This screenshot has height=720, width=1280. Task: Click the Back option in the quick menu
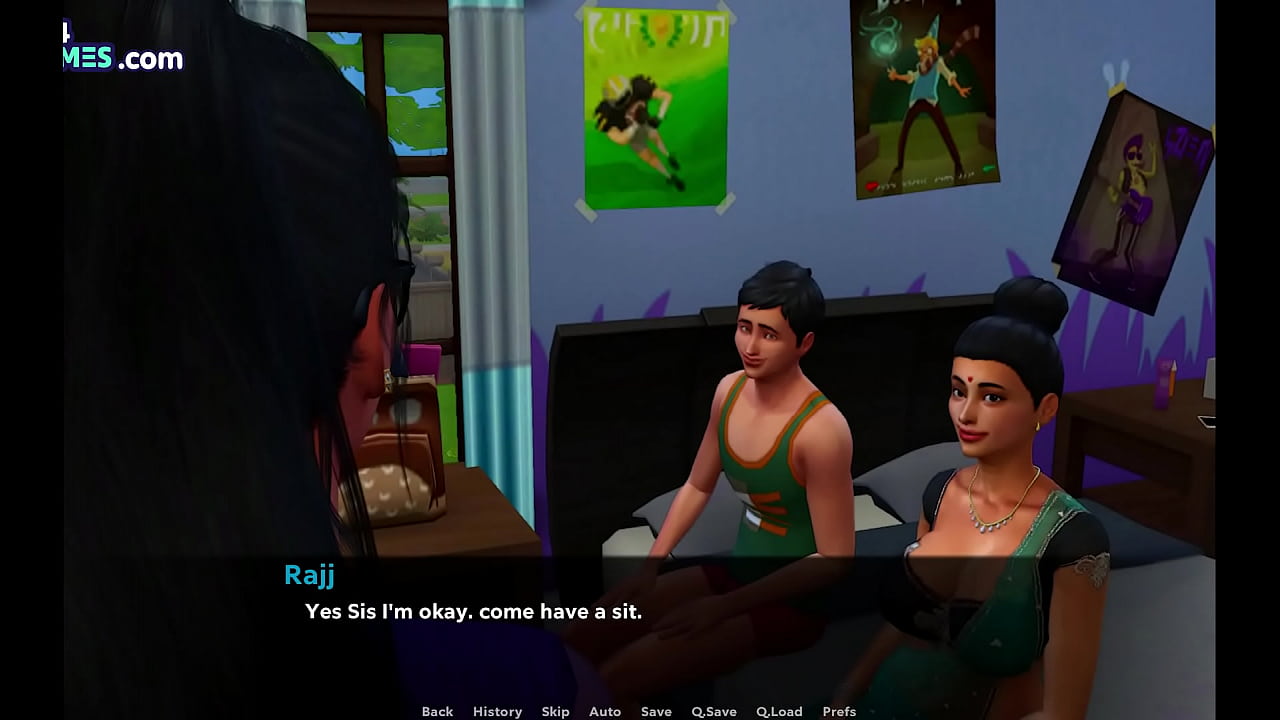pyautogui.click(x=437, y=711)
